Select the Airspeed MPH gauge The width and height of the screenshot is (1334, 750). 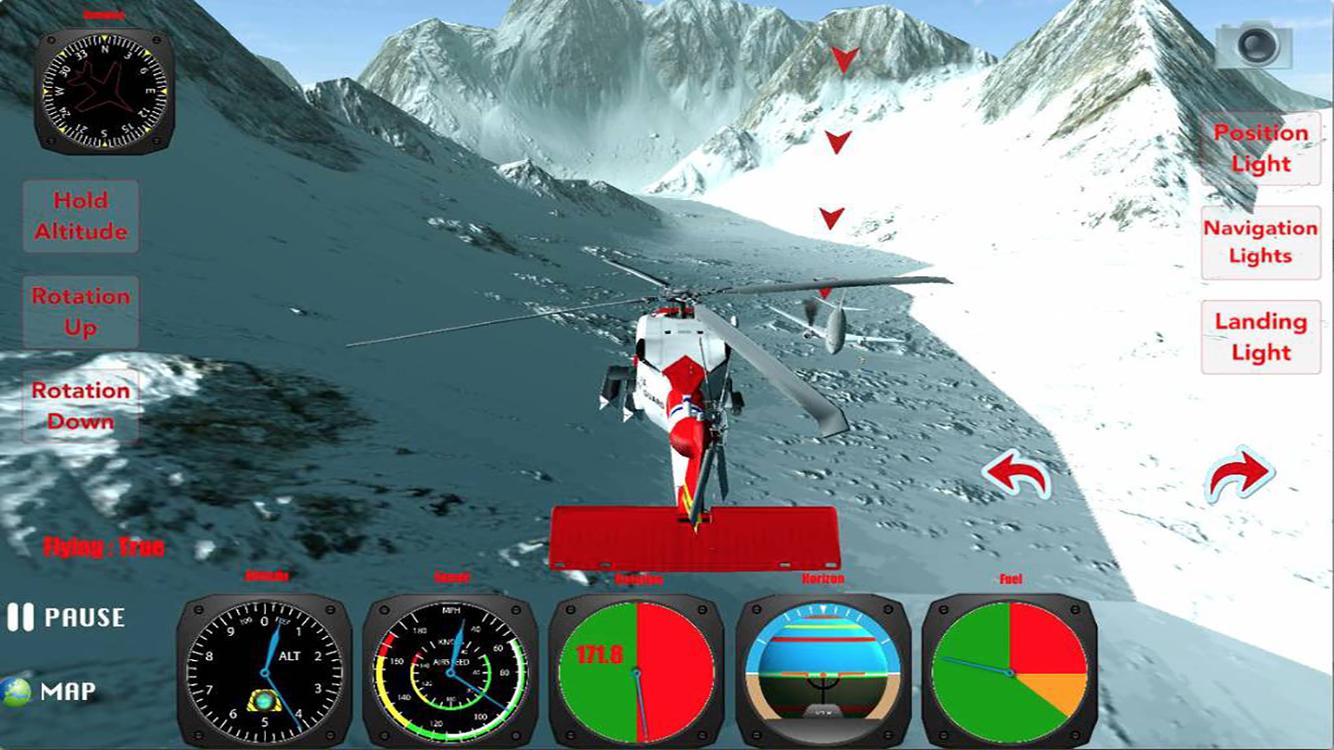click(x=449, y=673)
